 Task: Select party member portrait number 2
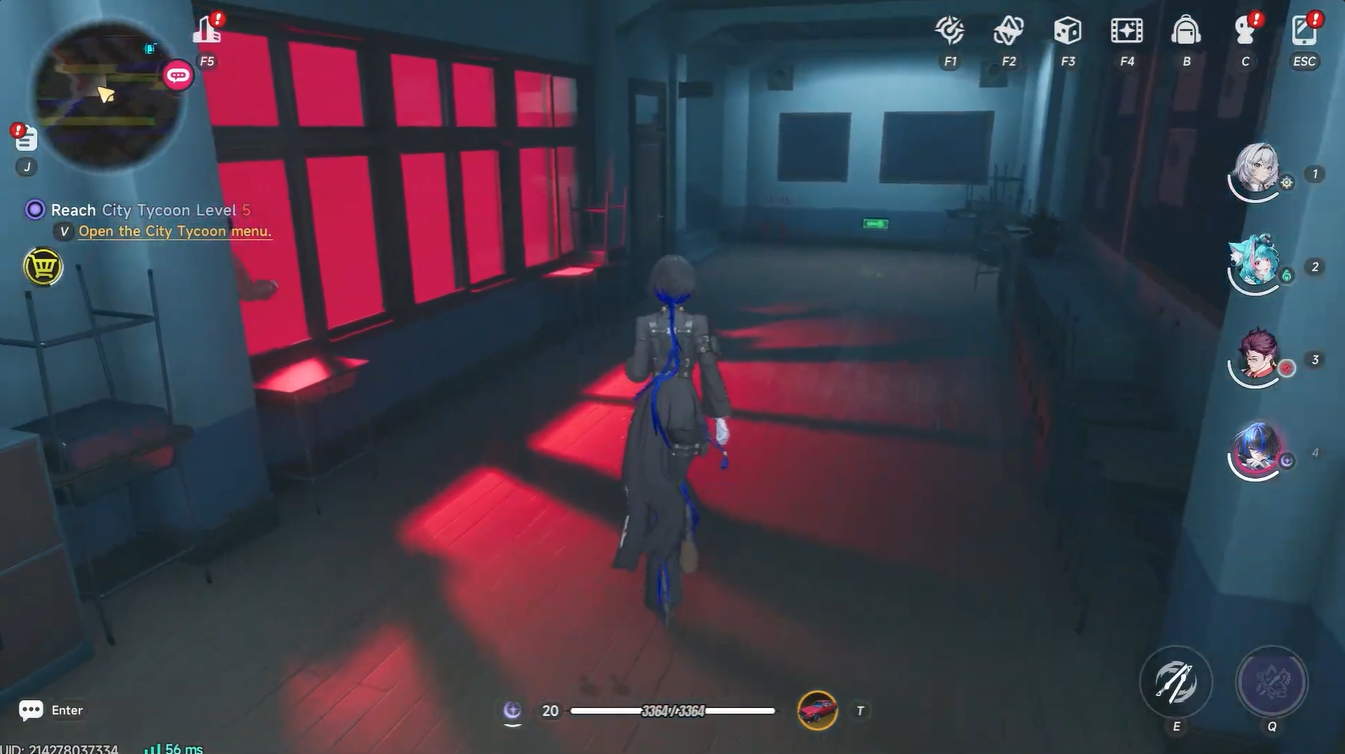click(x=1256, y=263)
